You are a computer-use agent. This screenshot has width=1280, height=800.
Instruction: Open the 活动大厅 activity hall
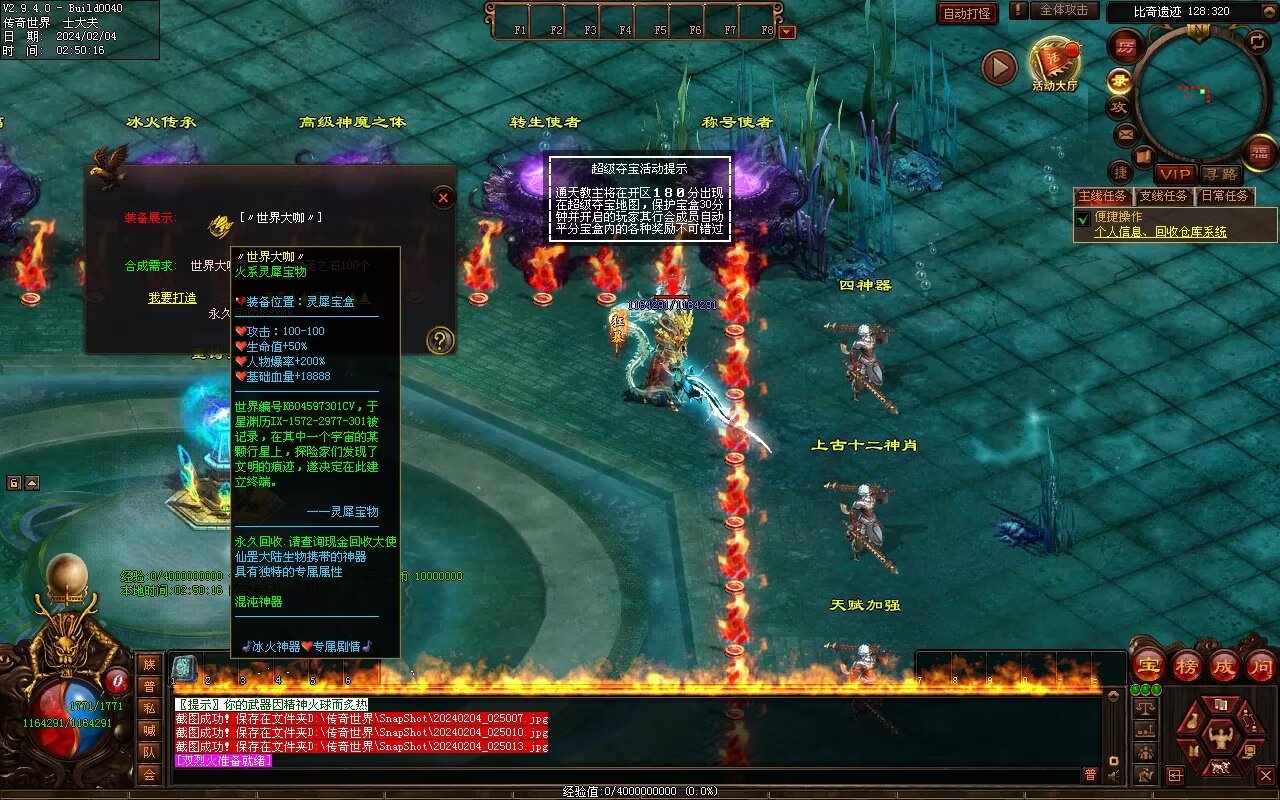coord(1055,63)
